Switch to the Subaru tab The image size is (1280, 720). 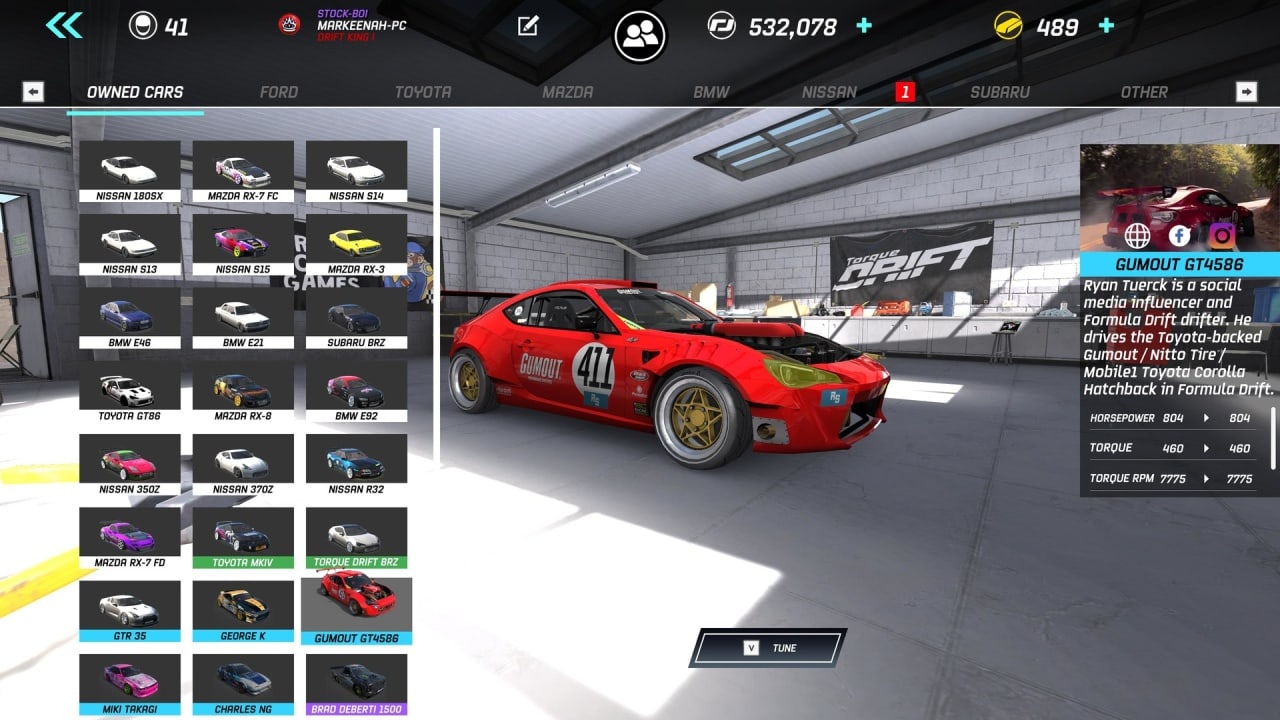[999, 92]
